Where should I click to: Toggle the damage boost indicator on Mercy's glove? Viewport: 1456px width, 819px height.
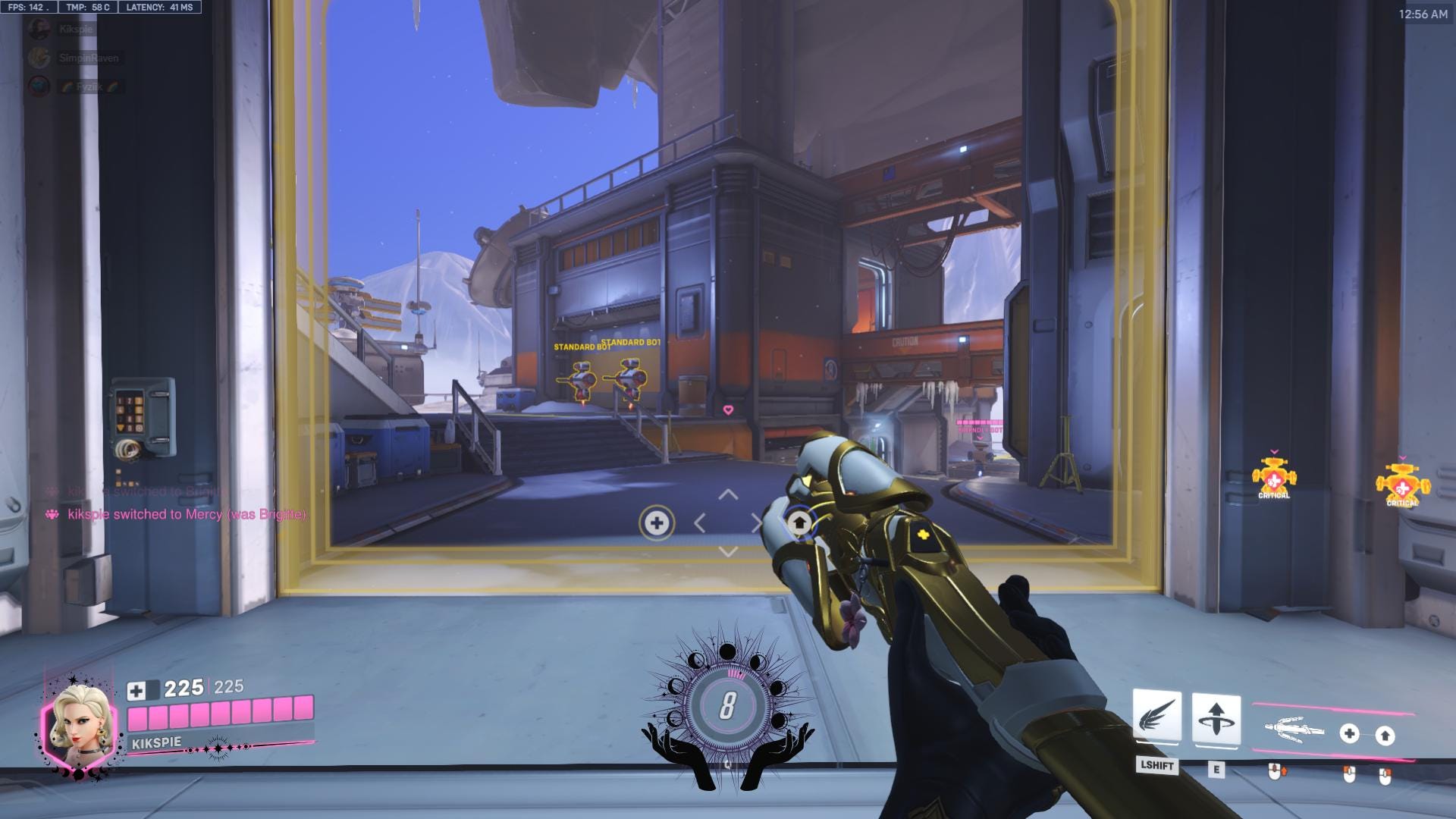801,522
